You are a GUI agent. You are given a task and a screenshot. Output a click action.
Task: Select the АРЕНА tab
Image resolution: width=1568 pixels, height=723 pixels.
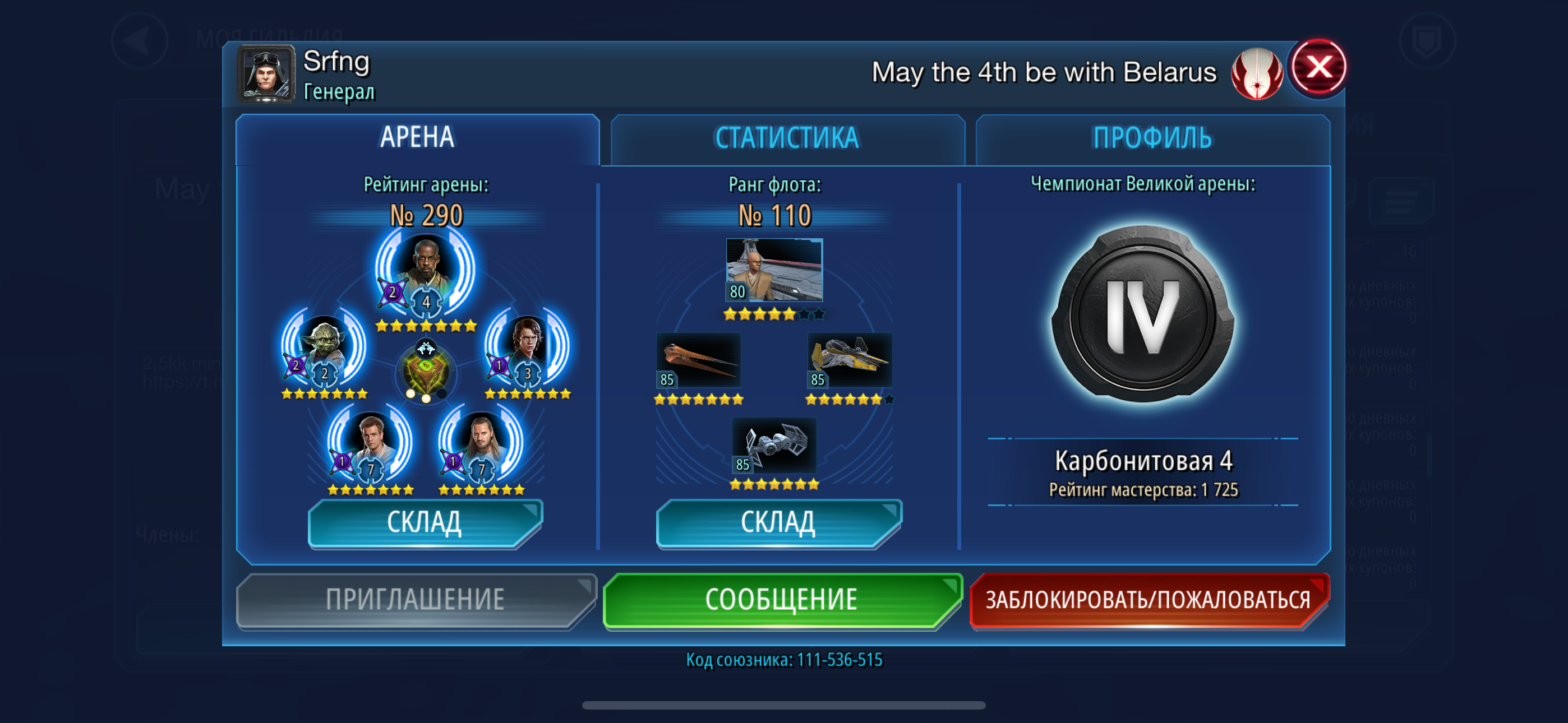click(418, 137)
